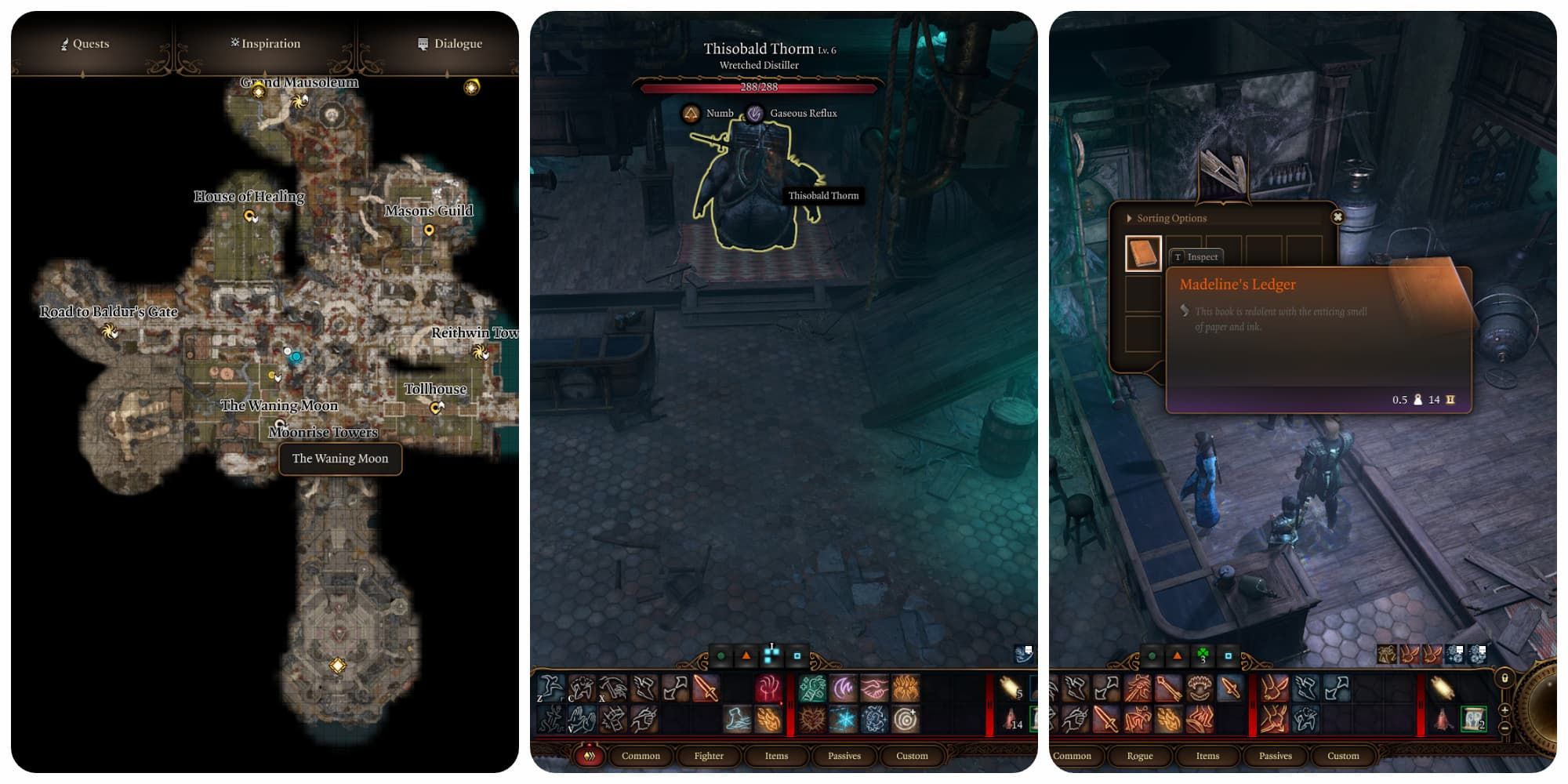Click the plus zoom button beside the hotbar

[1504, 710]
